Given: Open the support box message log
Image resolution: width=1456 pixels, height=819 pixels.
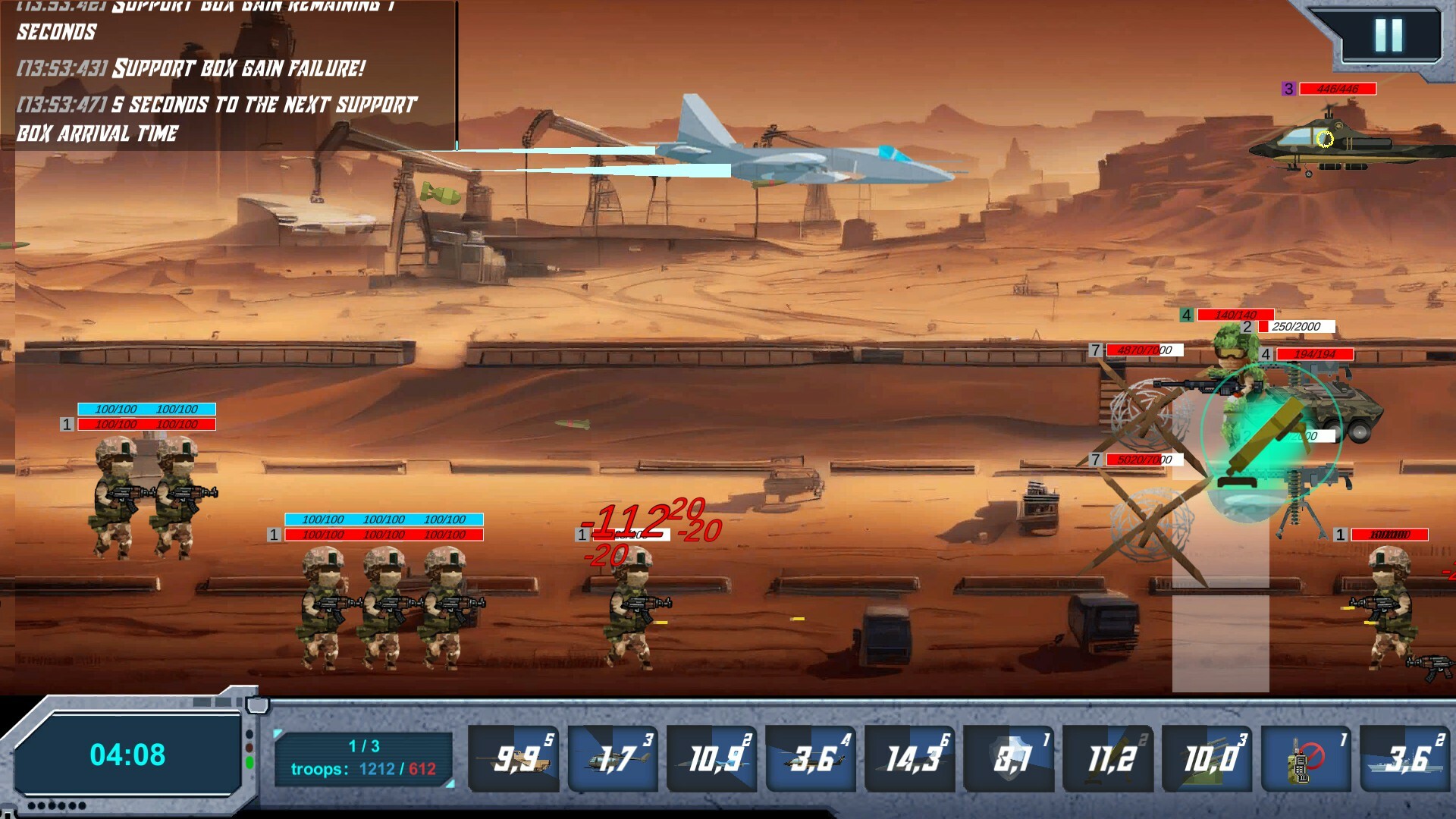Looking at the screenshot, I should 227,76.
